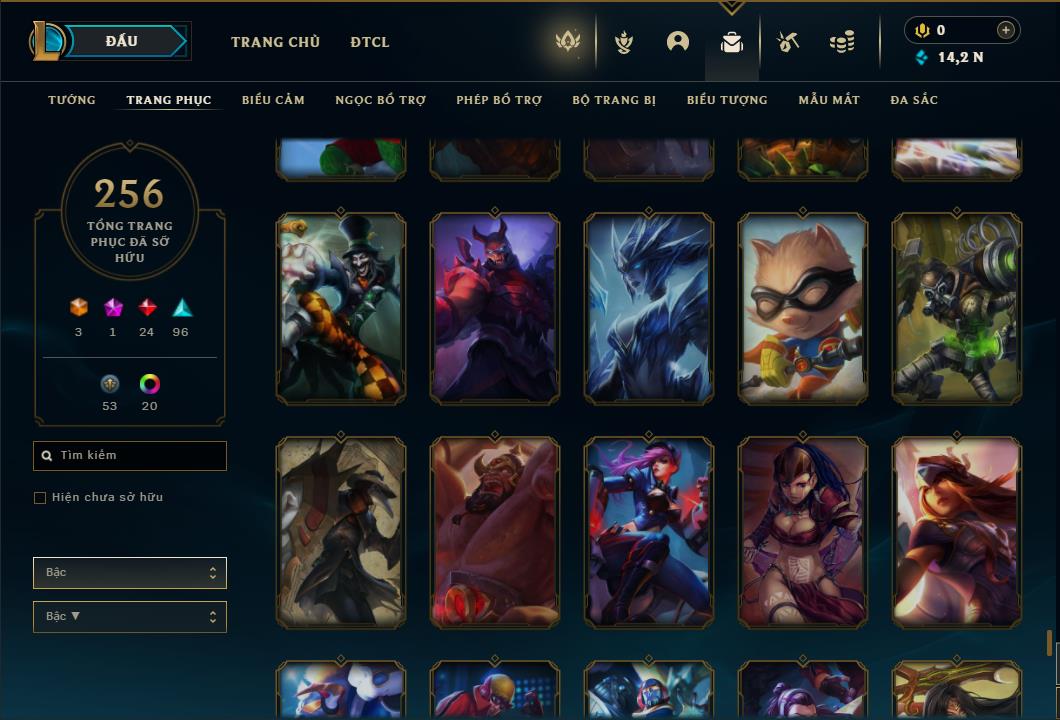This screenshot has height=720, width=1060.
Task: Select the ĐA SẮC tab
Action: 914,100
